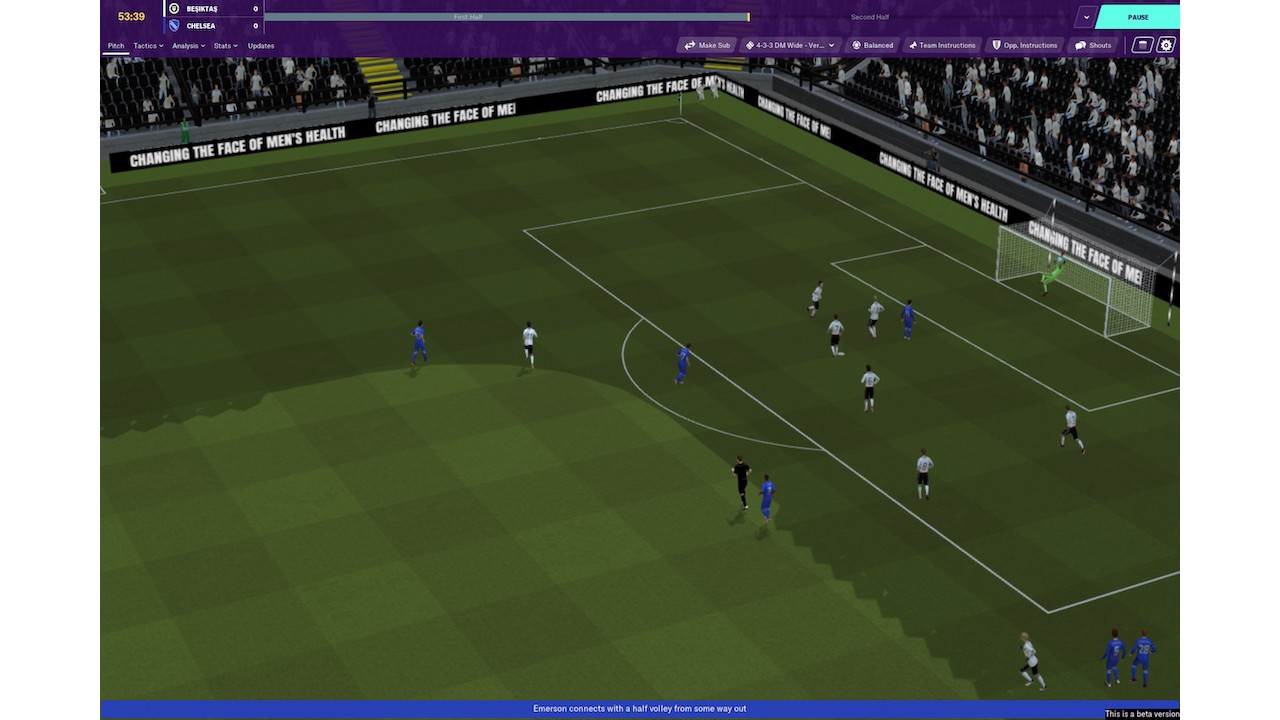Select Beşiktaş in the scoreboard
1280x720 pixels.
201,9
